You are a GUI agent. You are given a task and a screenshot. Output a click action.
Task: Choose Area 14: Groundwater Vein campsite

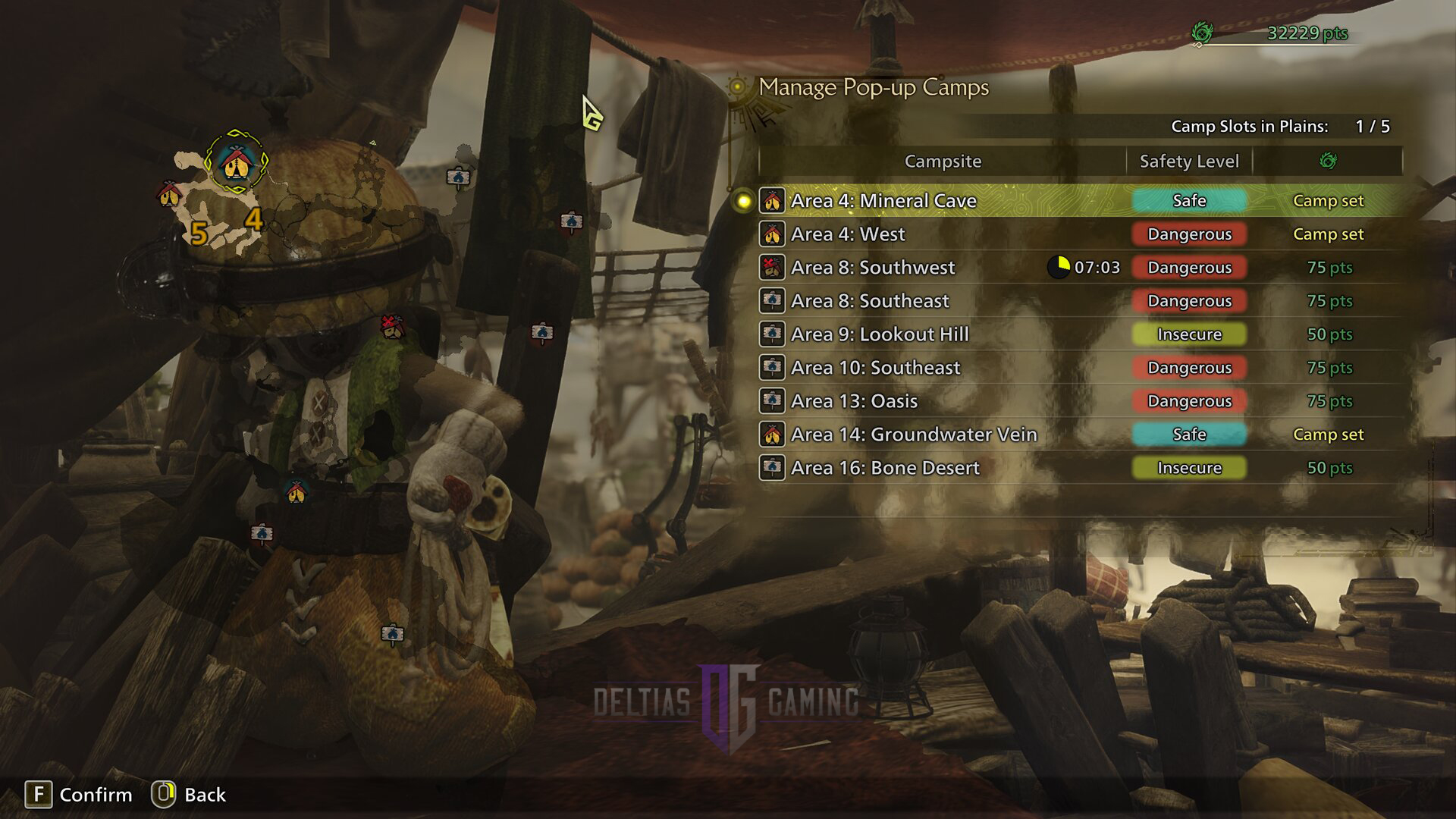click(x=913, y=435)
